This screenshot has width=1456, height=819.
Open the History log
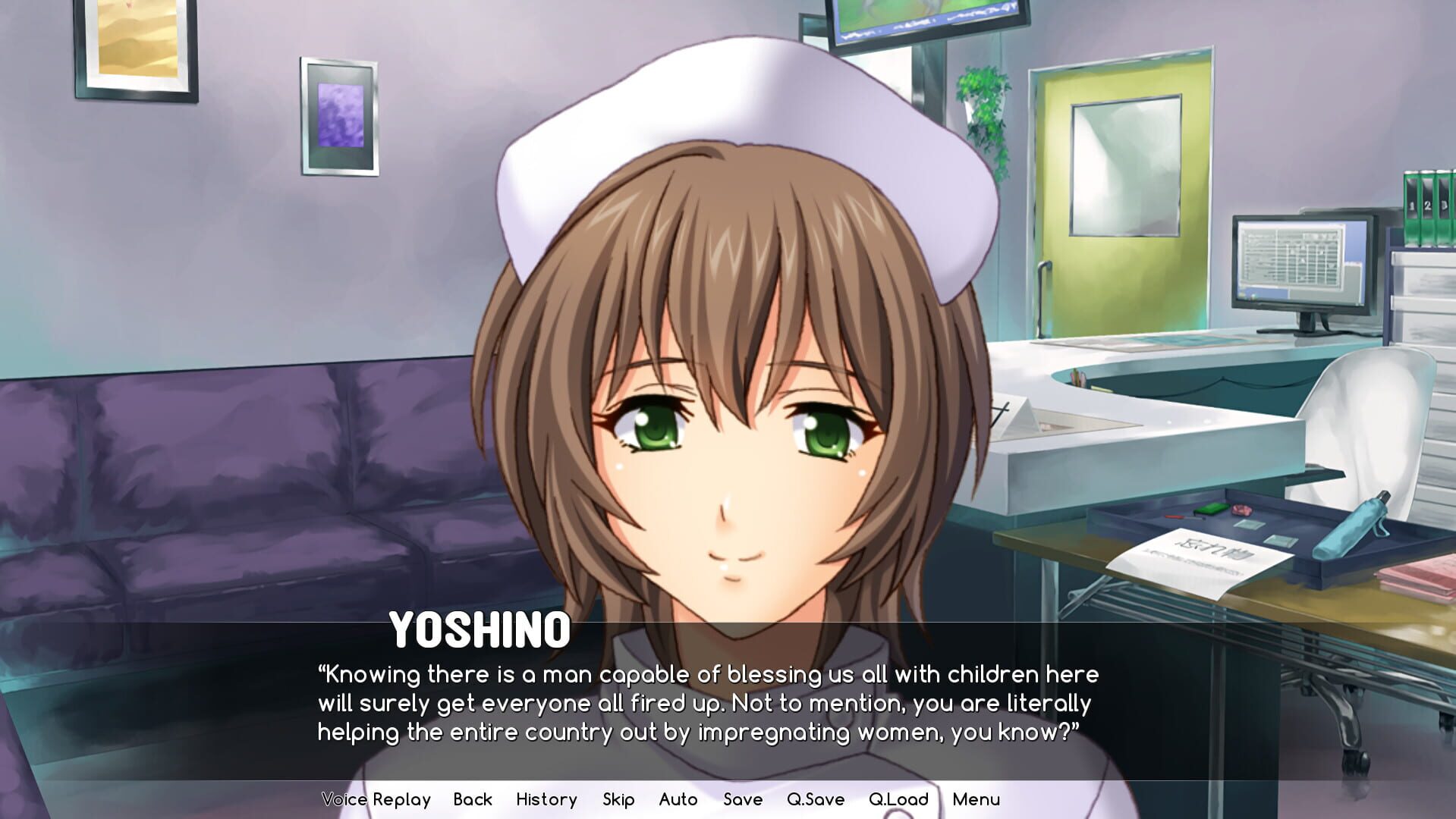click(x=546, y=799)
